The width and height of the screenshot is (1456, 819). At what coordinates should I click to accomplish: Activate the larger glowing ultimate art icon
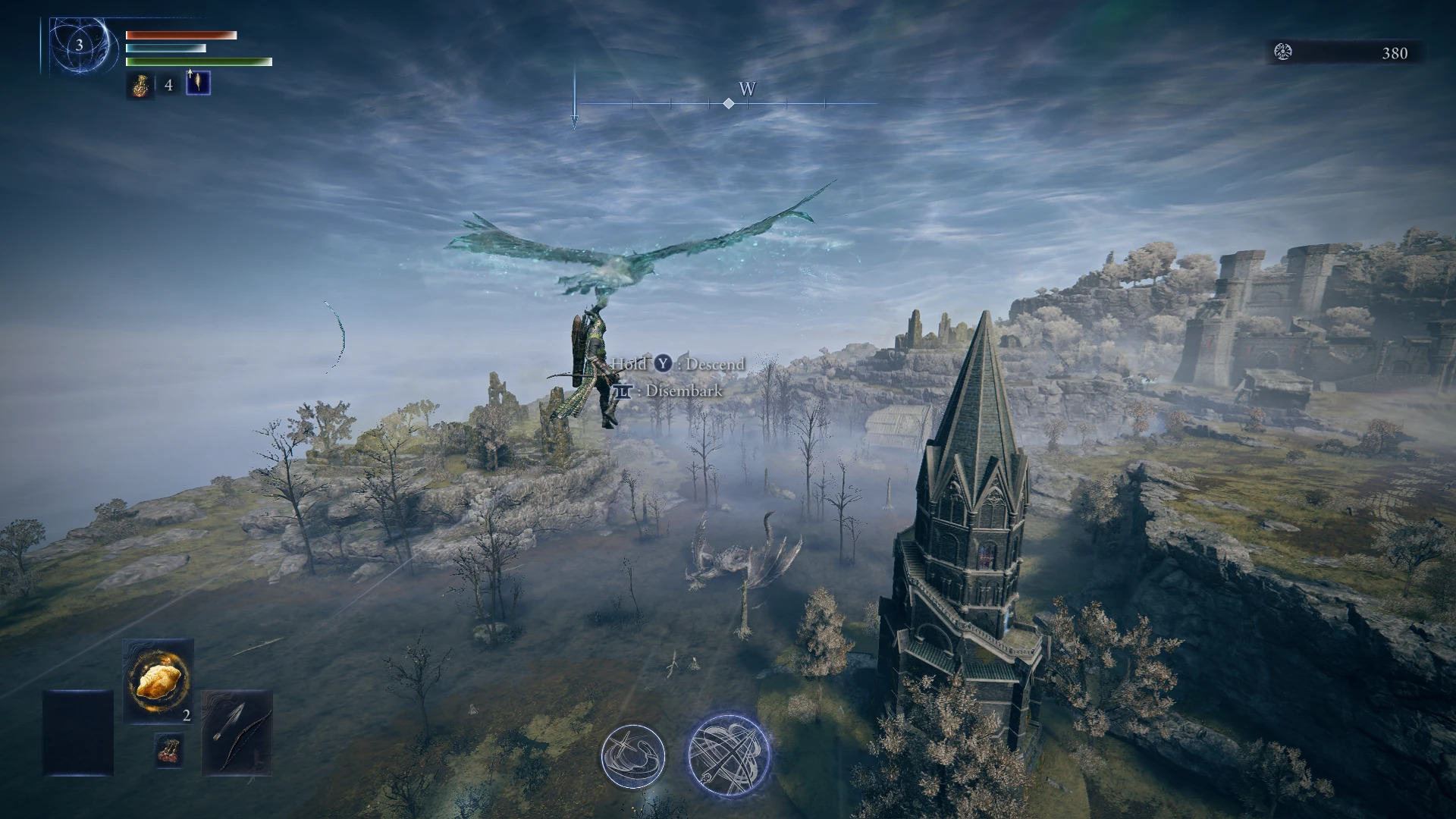[729, 754]
